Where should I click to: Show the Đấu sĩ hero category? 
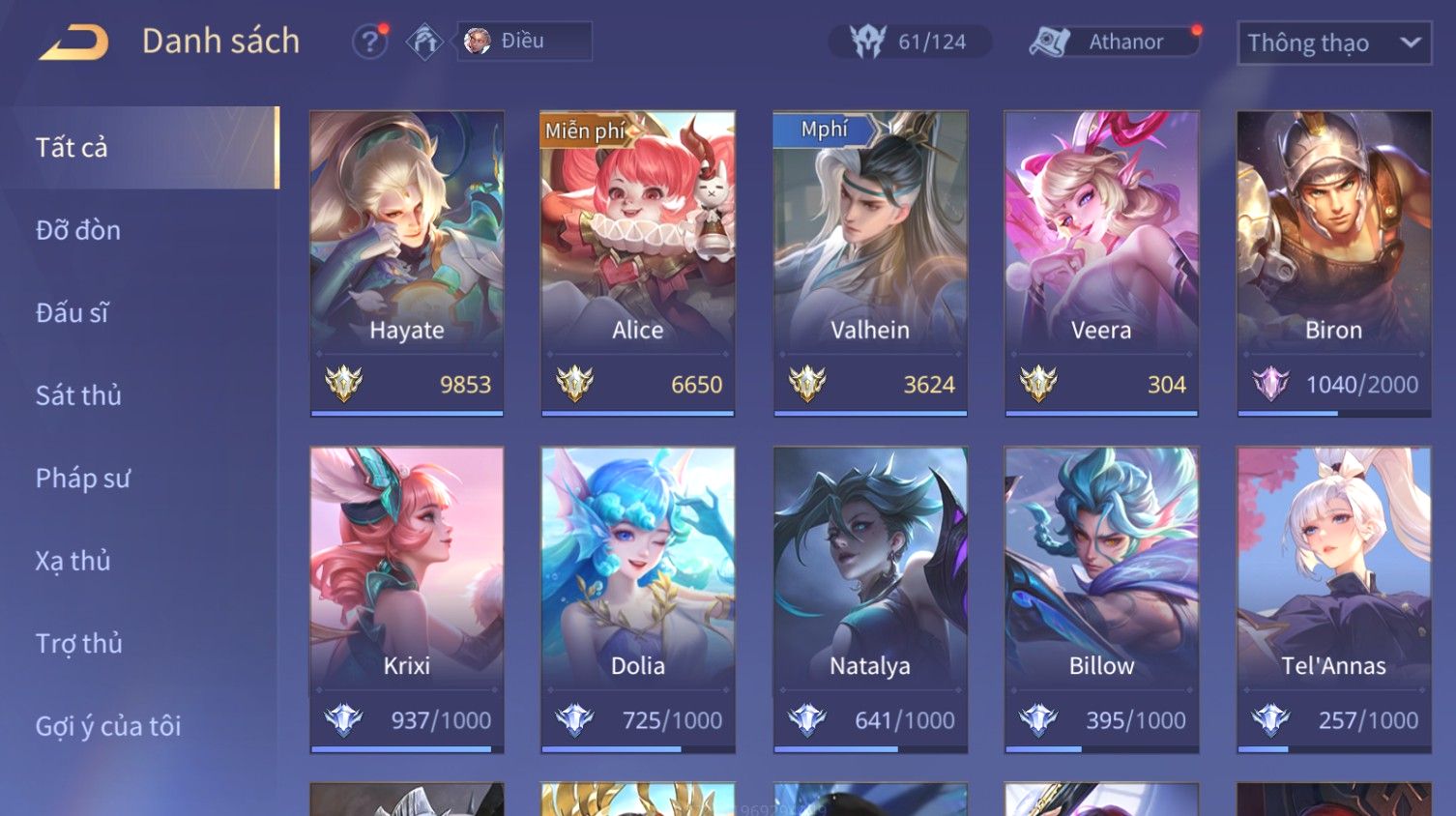click(73, 313)
